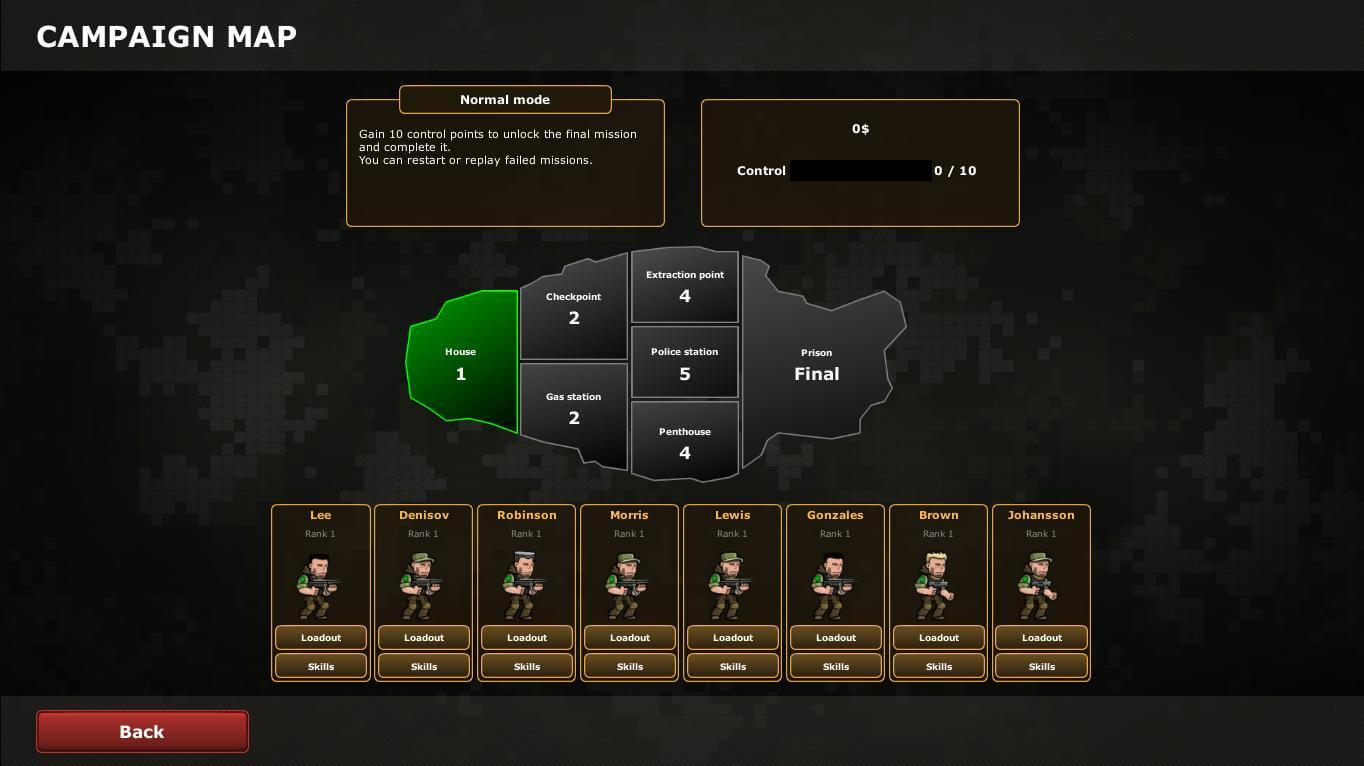Open Lee's Skills

(x=321, y=667)
